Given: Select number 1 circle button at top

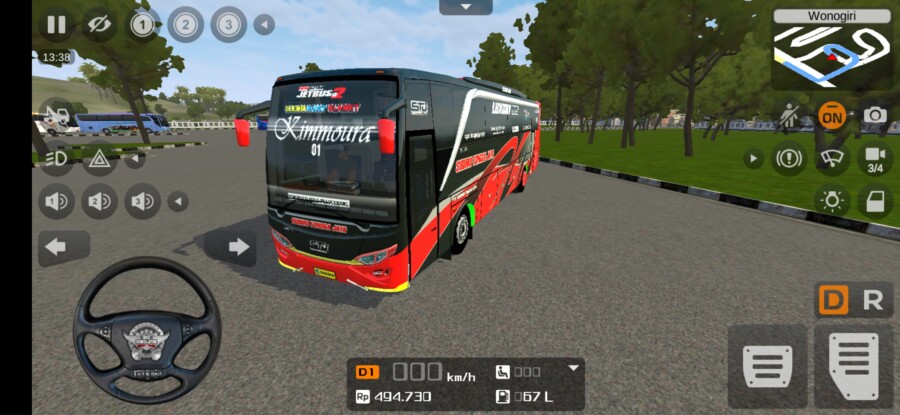Looking at the screenshot, I should point(142,24).
